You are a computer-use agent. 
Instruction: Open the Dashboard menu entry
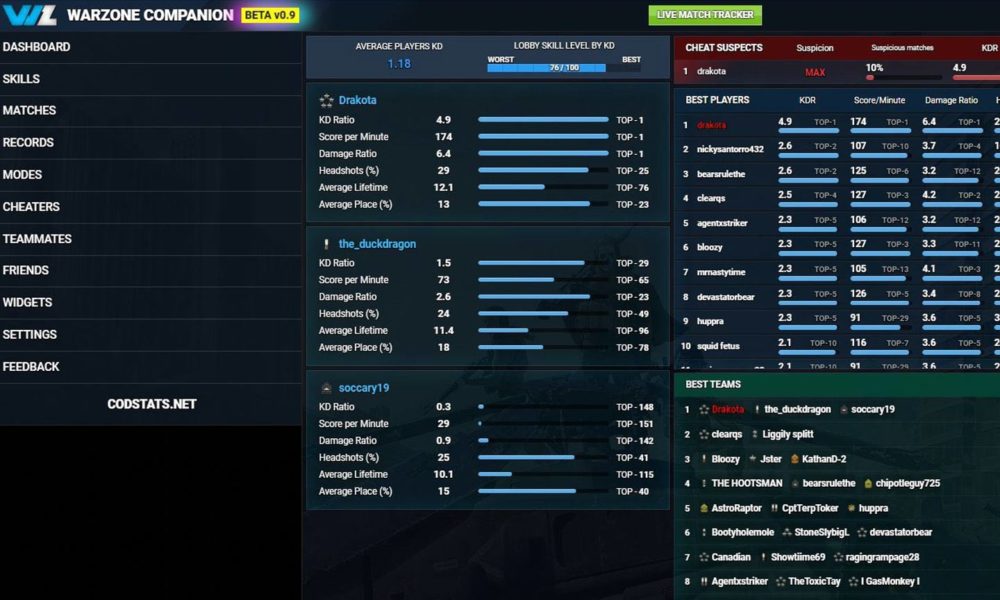pyautogui.click(x=36, y=47)
